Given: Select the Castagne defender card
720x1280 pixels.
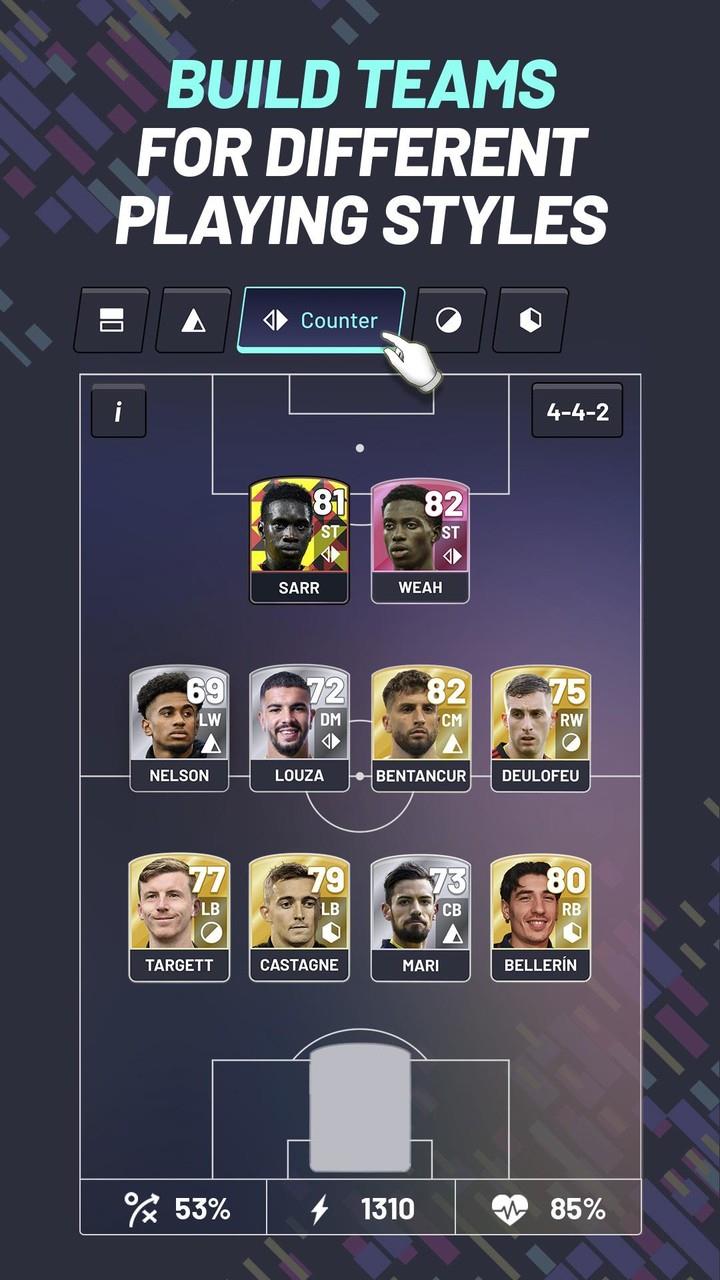Looking at the screenshot, I should point(299,917).
